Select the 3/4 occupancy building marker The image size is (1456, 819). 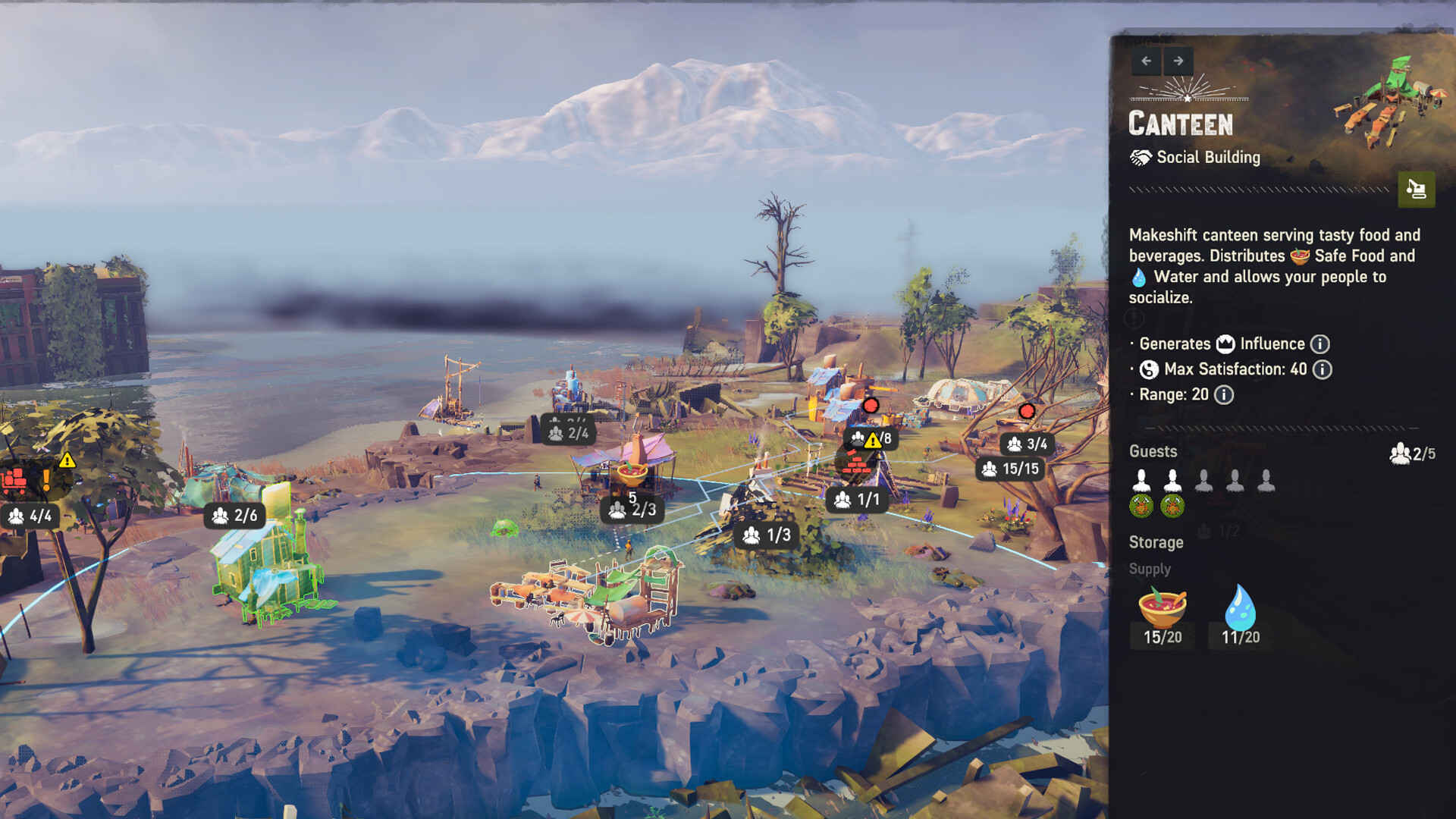[x=1027, y=444]
